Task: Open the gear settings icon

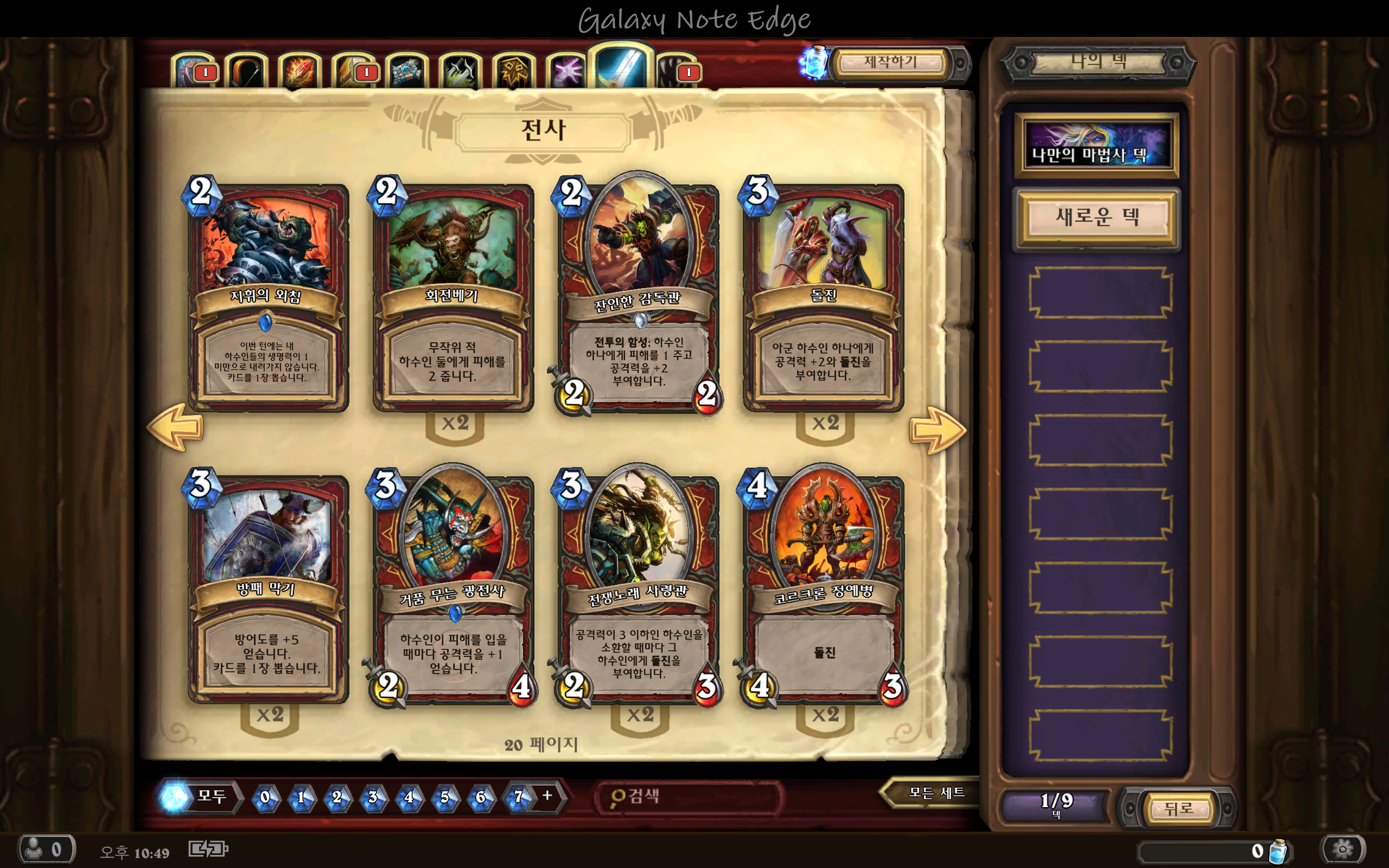Action: [1342, 849]
